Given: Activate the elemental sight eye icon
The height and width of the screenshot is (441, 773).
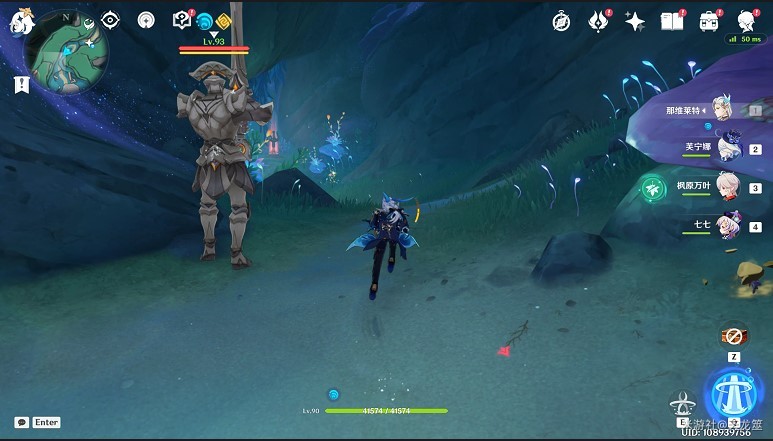Looking at the screenshot, I should (110, 20).
